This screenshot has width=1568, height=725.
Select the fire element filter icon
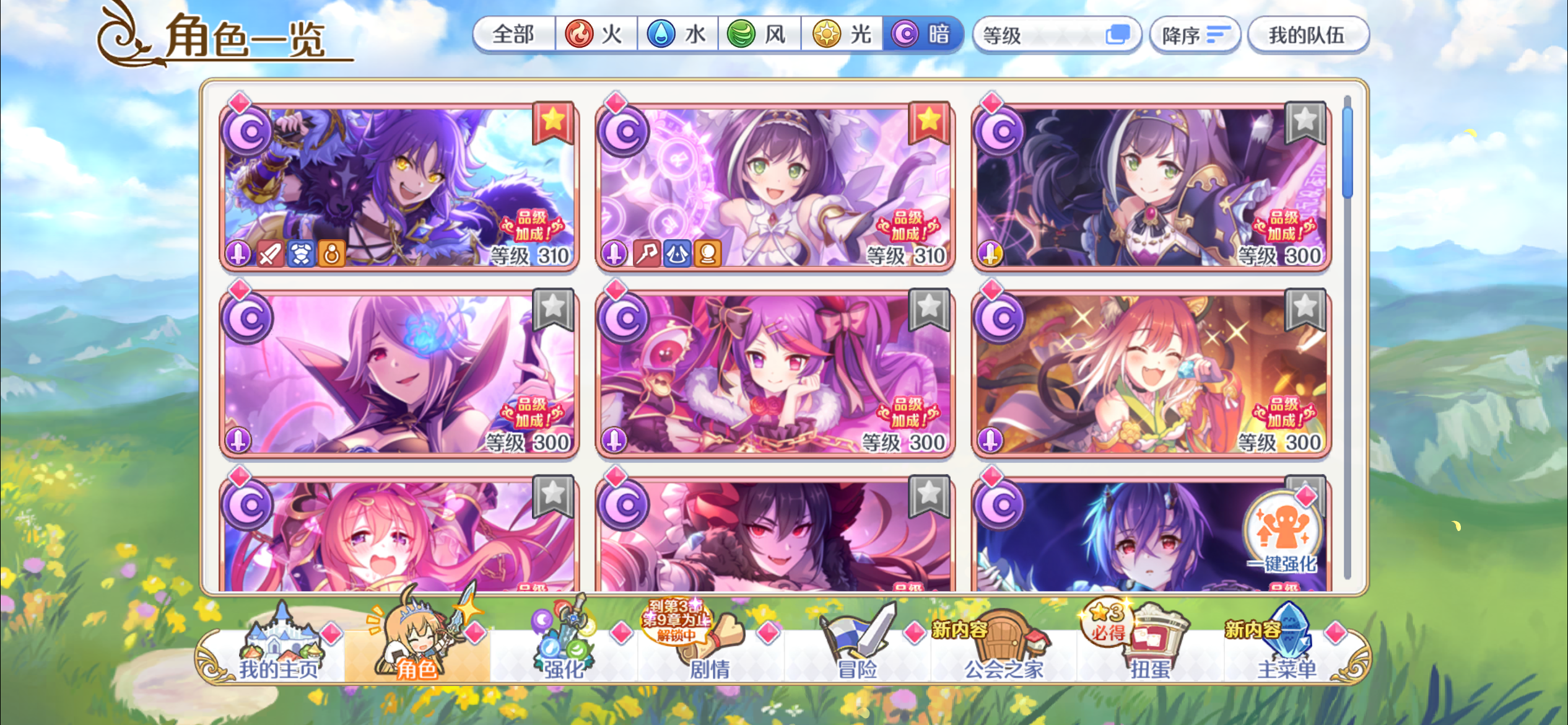(x=579, y=35)
